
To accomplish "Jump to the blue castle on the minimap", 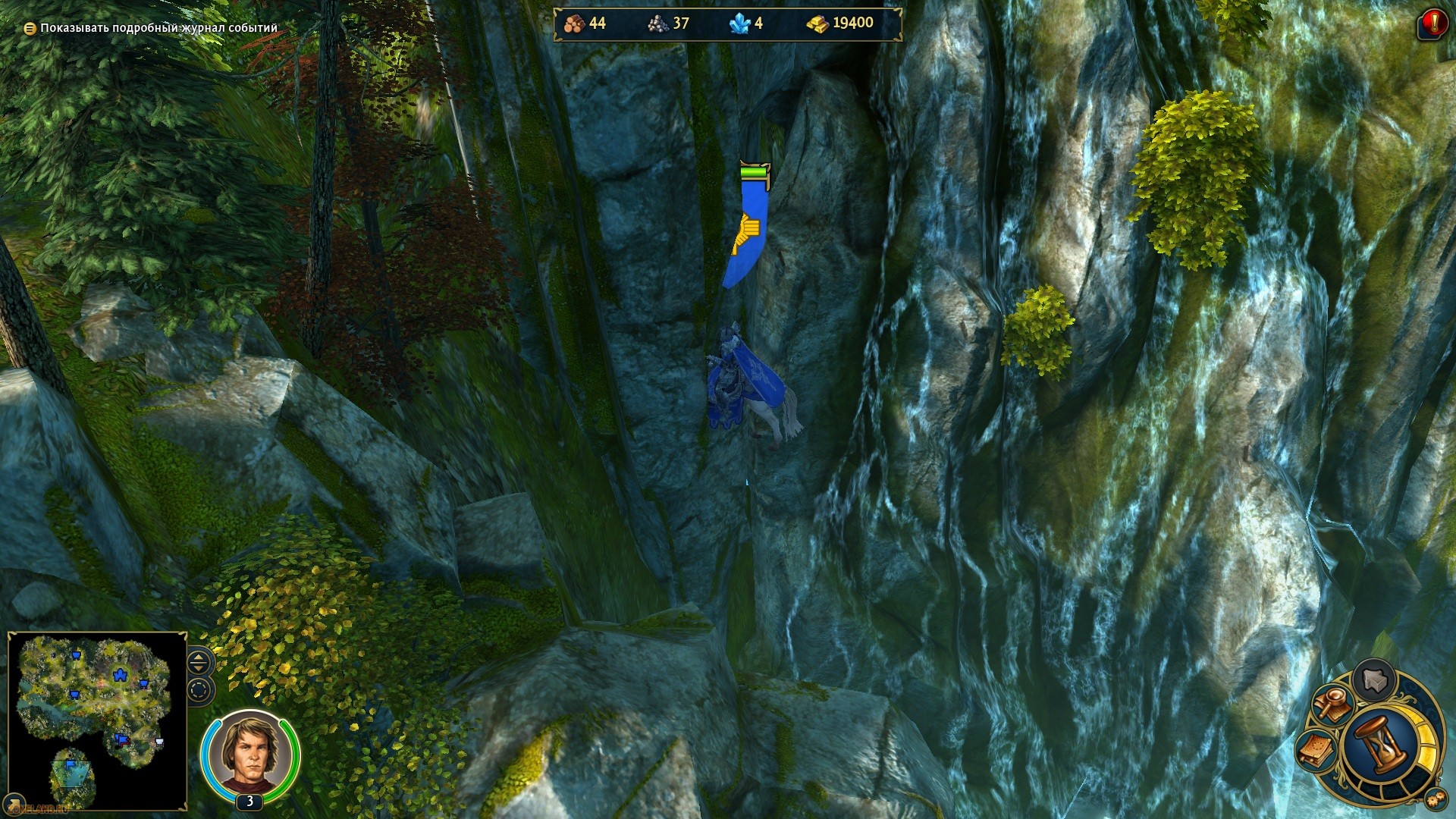I will tap(119, 674).
